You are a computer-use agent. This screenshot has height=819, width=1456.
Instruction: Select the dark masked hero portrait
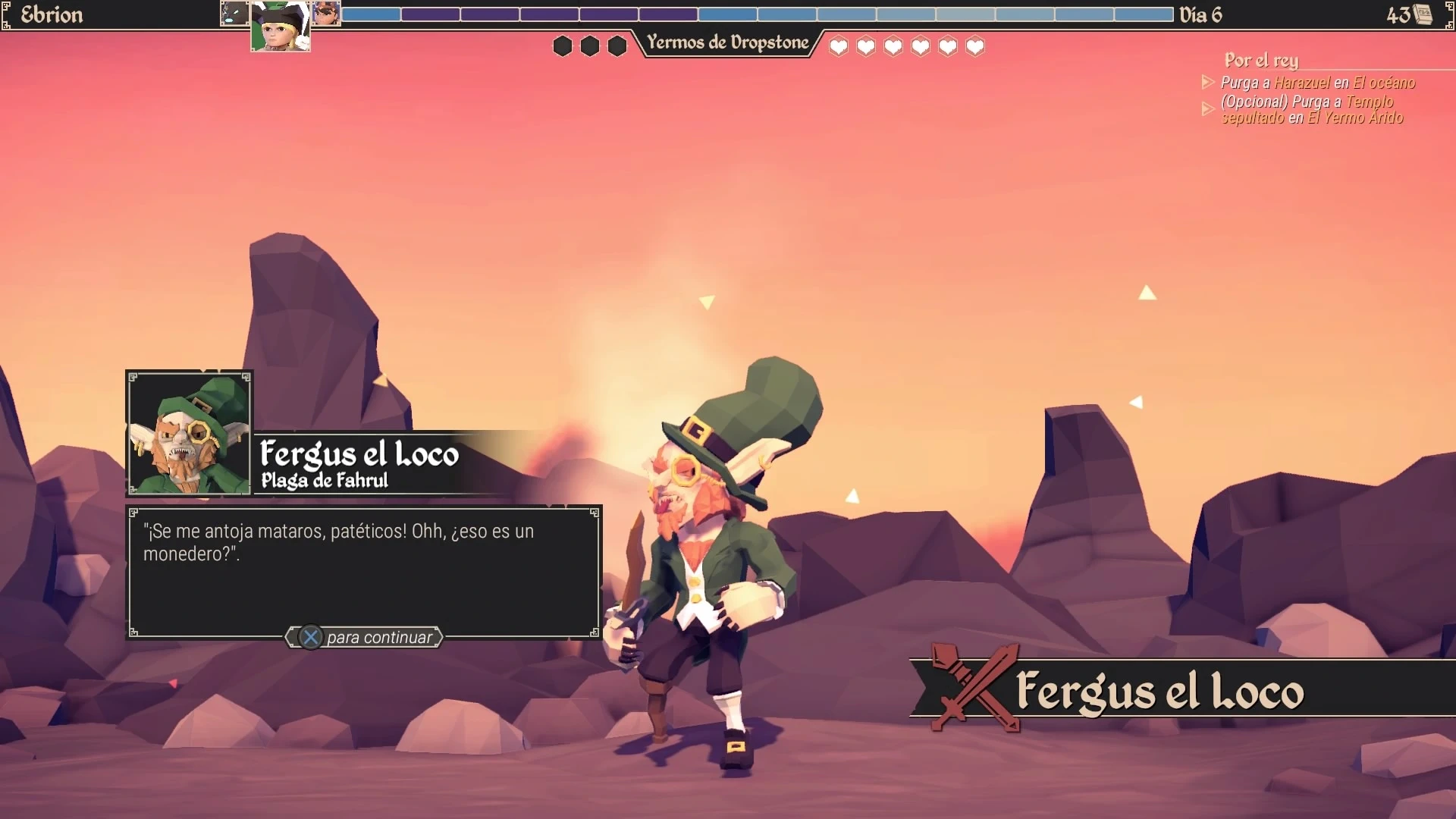234,13
